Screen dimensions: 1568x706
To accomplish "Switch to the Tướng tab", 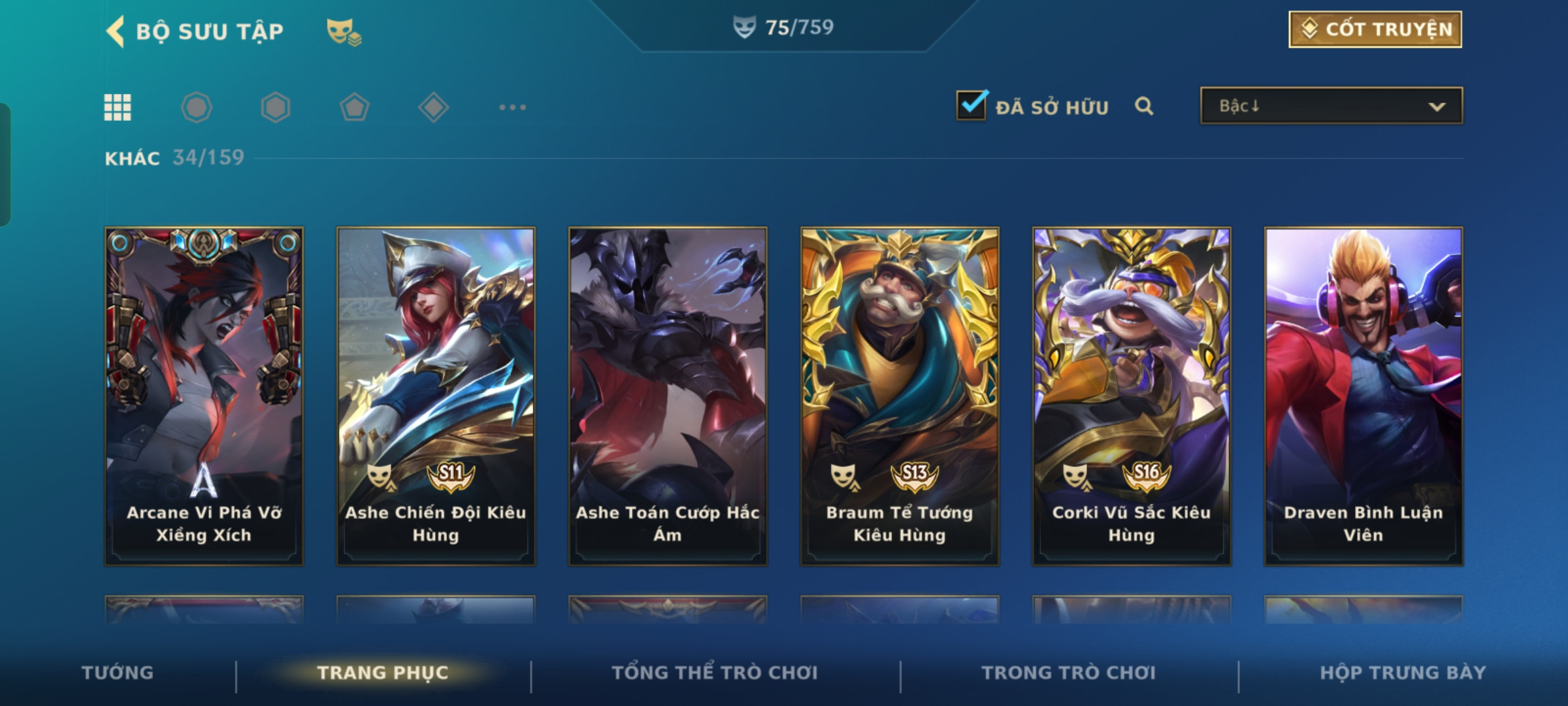I will click(118, 673).
